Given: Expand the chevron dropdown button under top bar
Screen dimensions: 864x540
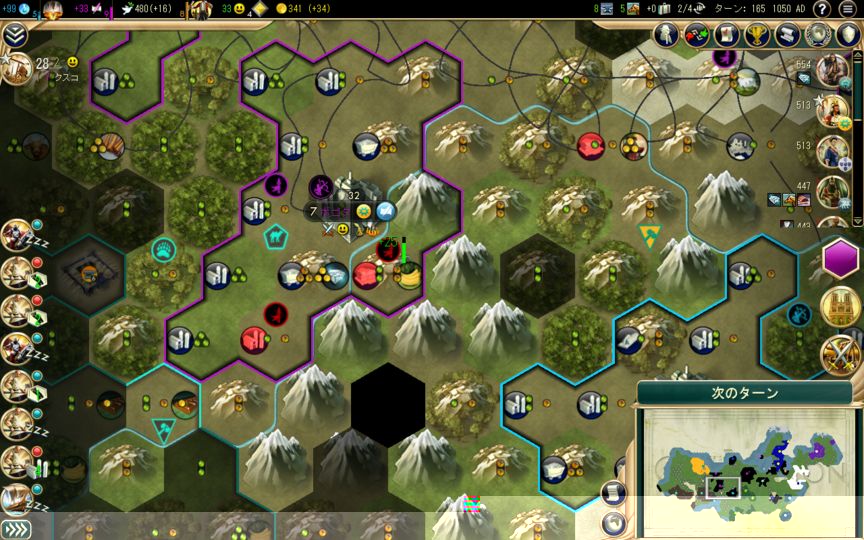Looking at the screenshot, I should pyautogui.click(x=14, y=35).
